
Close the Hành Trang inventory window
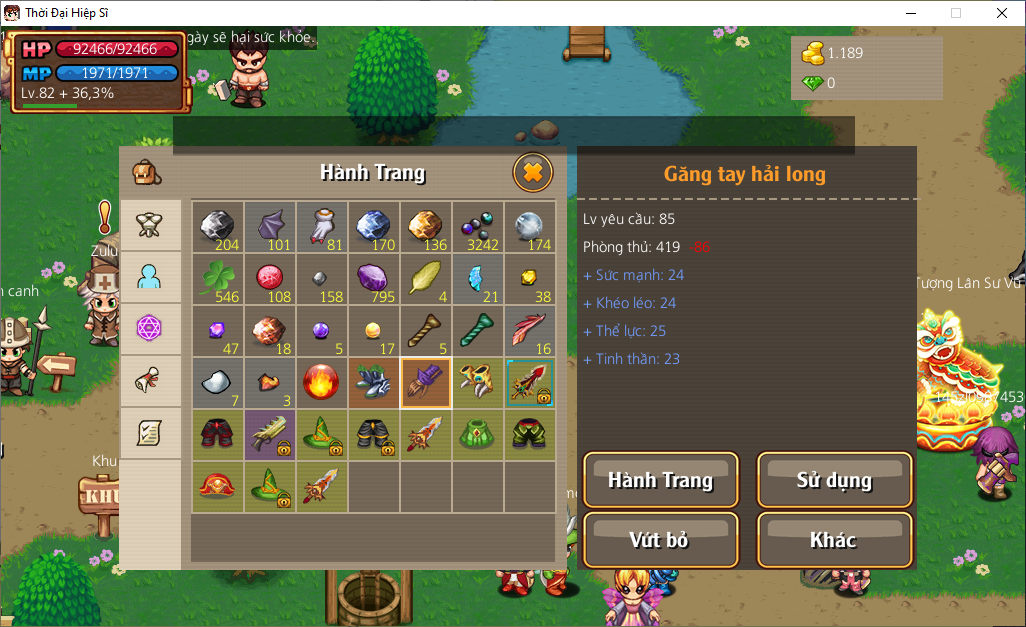[533, 173]
